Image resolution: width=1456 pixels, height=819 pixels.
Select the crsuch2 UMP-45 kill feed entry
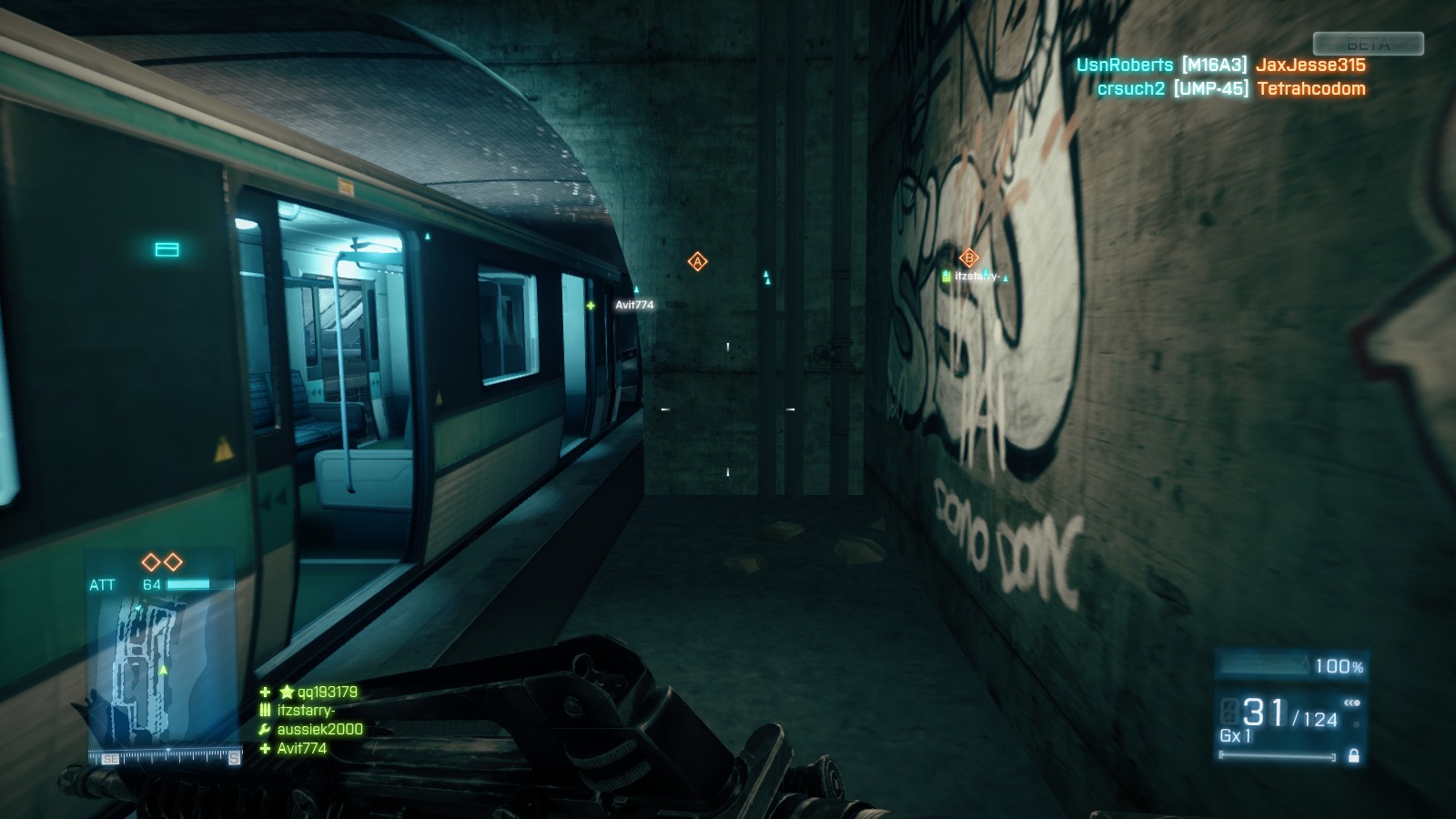[1231, 88]
